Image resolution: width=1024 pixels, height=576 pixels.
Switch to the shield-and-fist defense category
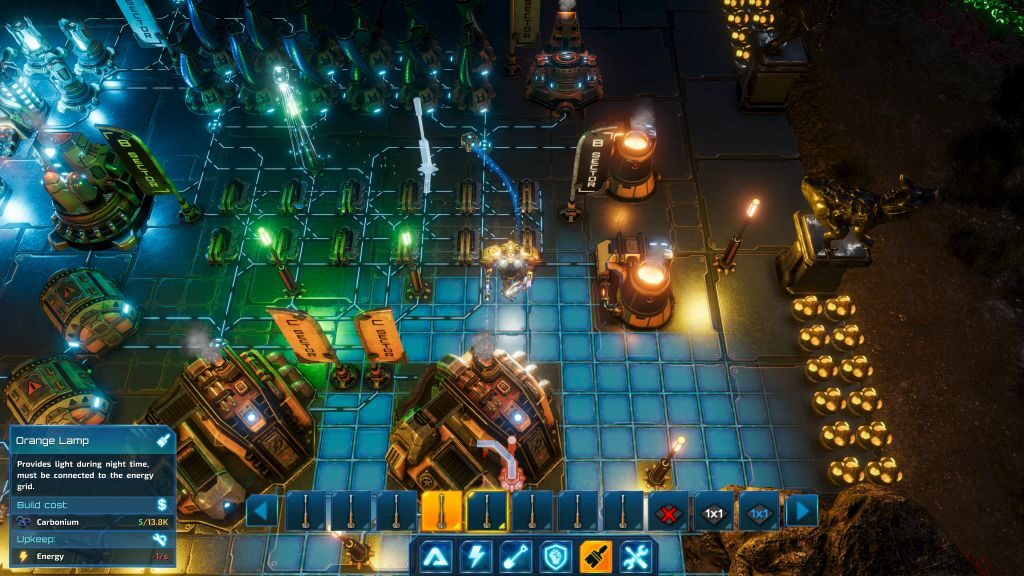(555, 556)
